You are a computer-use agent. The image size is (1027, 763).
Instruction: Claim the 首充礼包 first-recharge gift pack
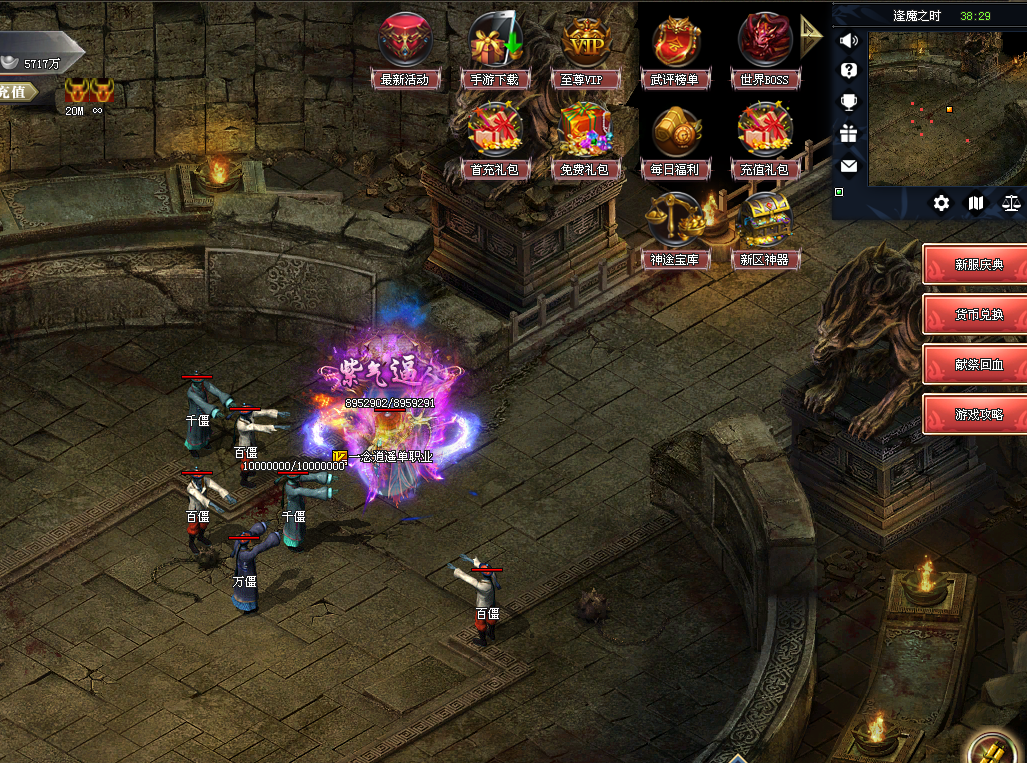point(497,132)
